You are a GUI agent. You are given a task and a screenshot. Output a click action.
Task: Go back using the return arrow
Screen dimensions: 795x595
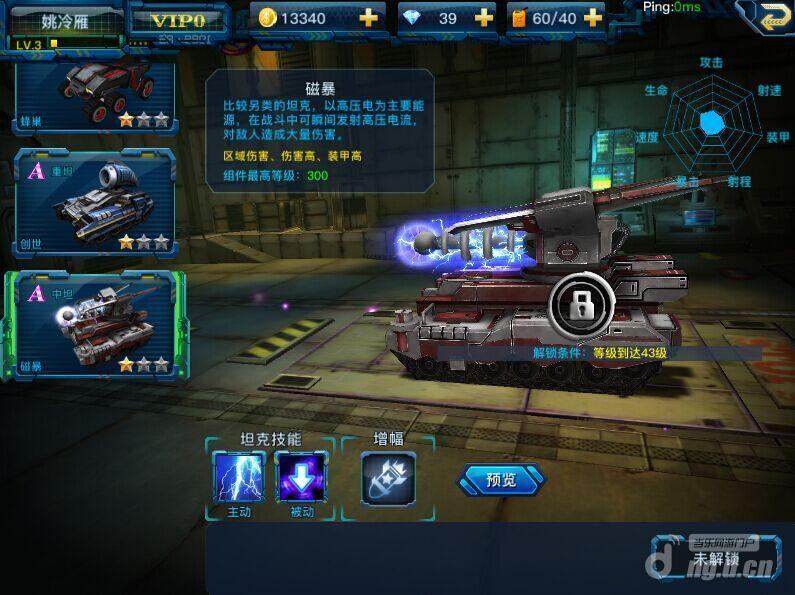pyautogui.click(x=764, y=15)
